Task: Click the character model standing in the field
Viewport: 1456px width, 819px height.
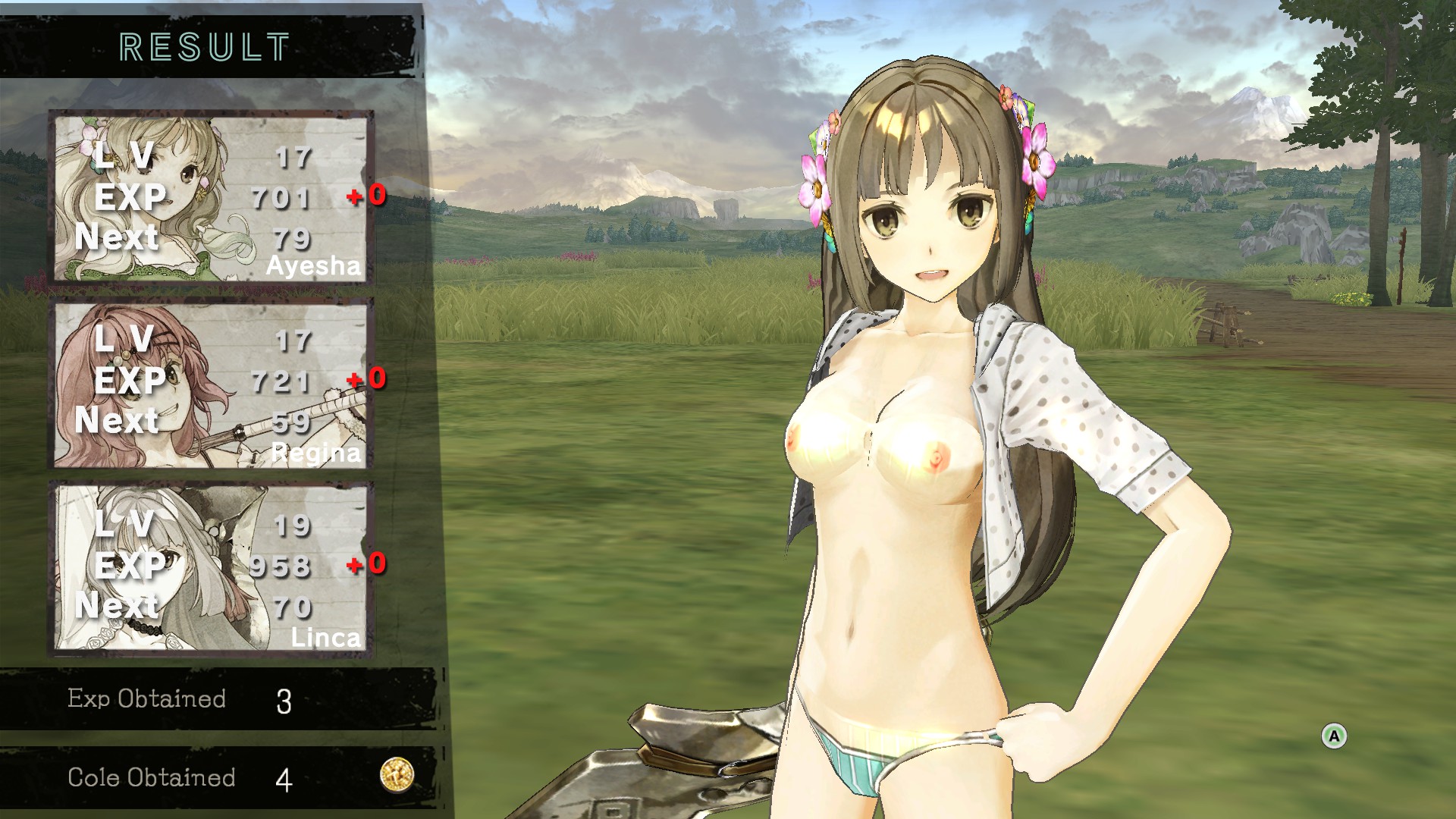Action: point(910,455)
